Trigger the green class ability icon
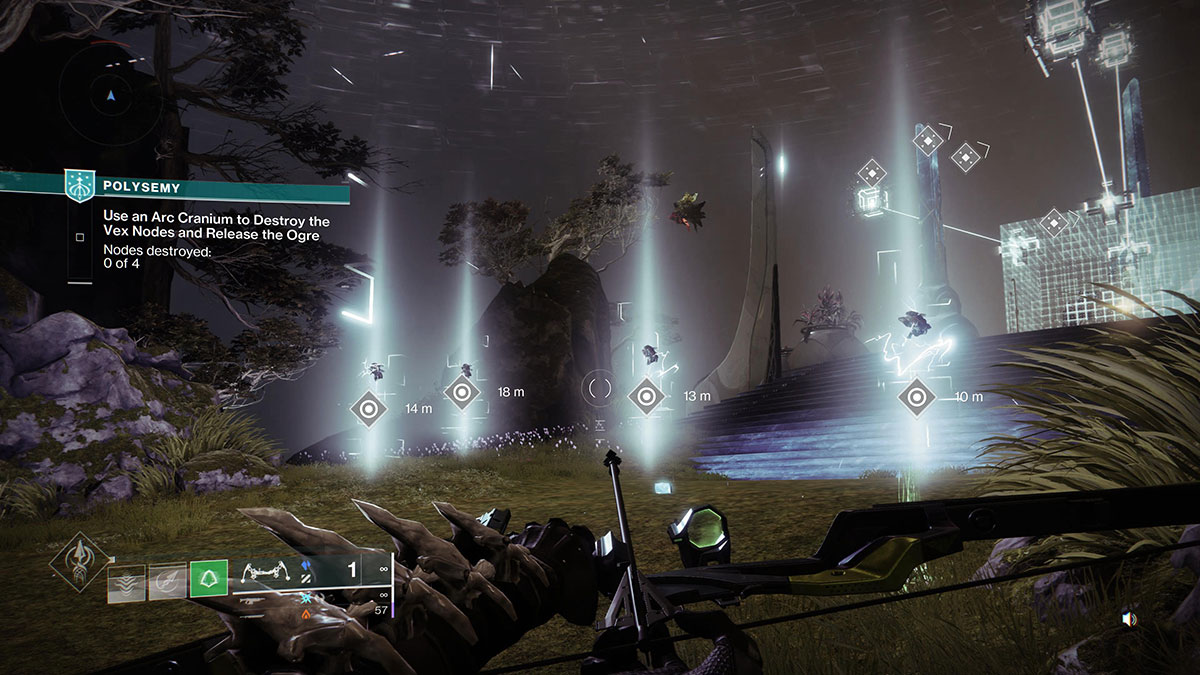Screen dimensions: 1200x675 tap(209, 579)
